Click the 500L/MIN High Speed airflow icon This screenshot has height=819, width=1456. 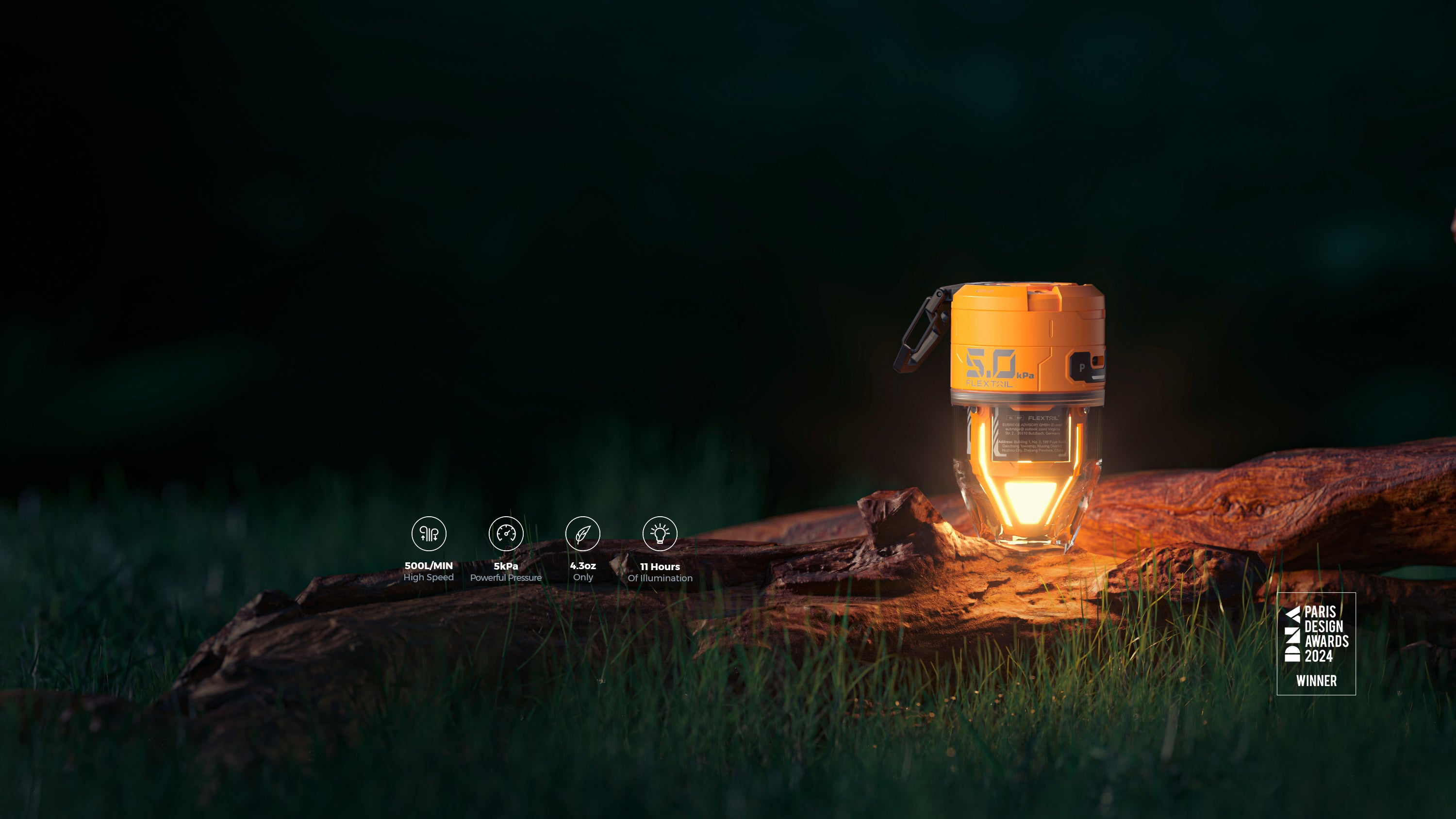(x=429, y=533)
